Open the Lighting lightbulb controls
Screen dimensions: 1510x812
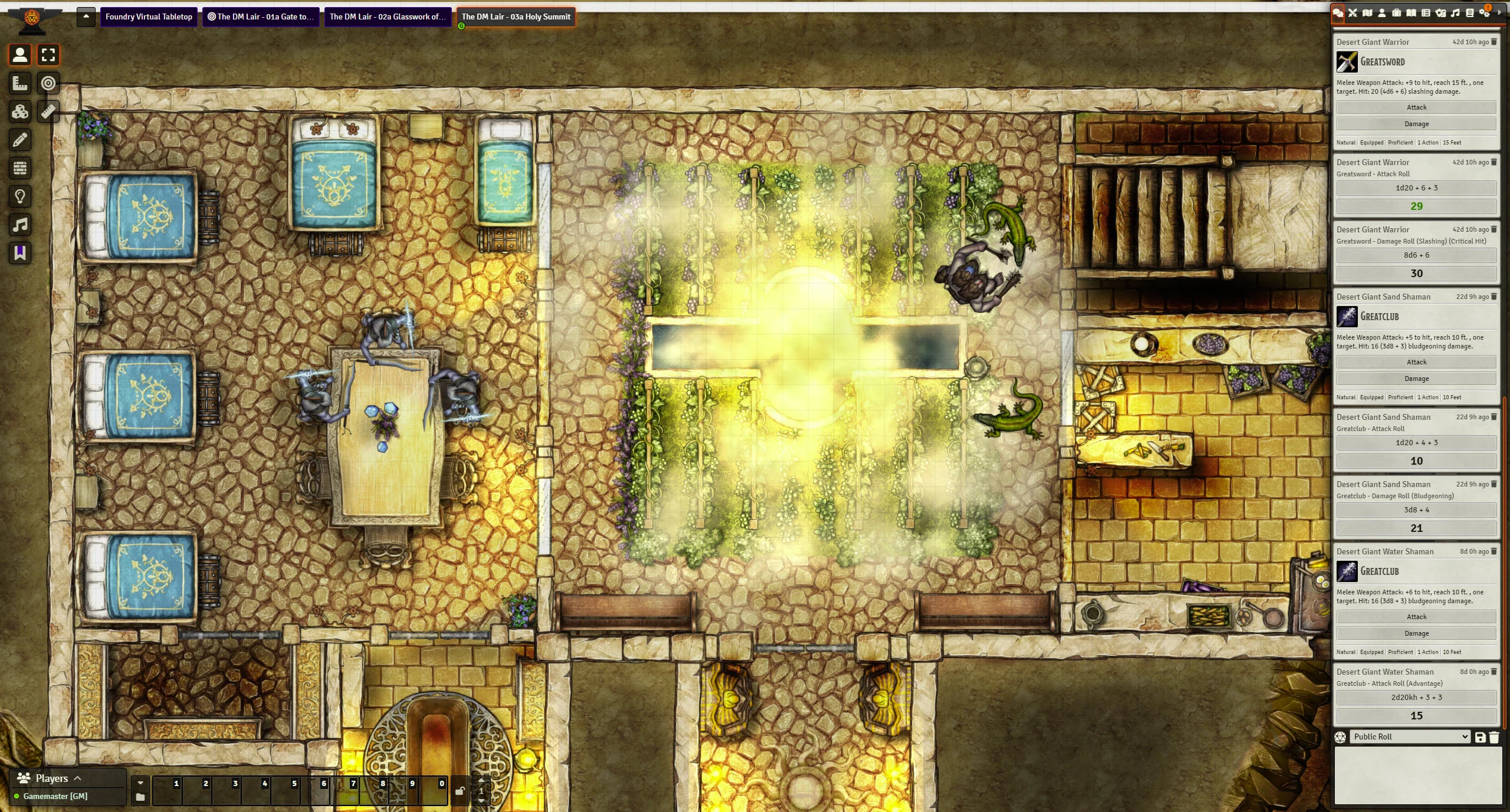[20, 196]
